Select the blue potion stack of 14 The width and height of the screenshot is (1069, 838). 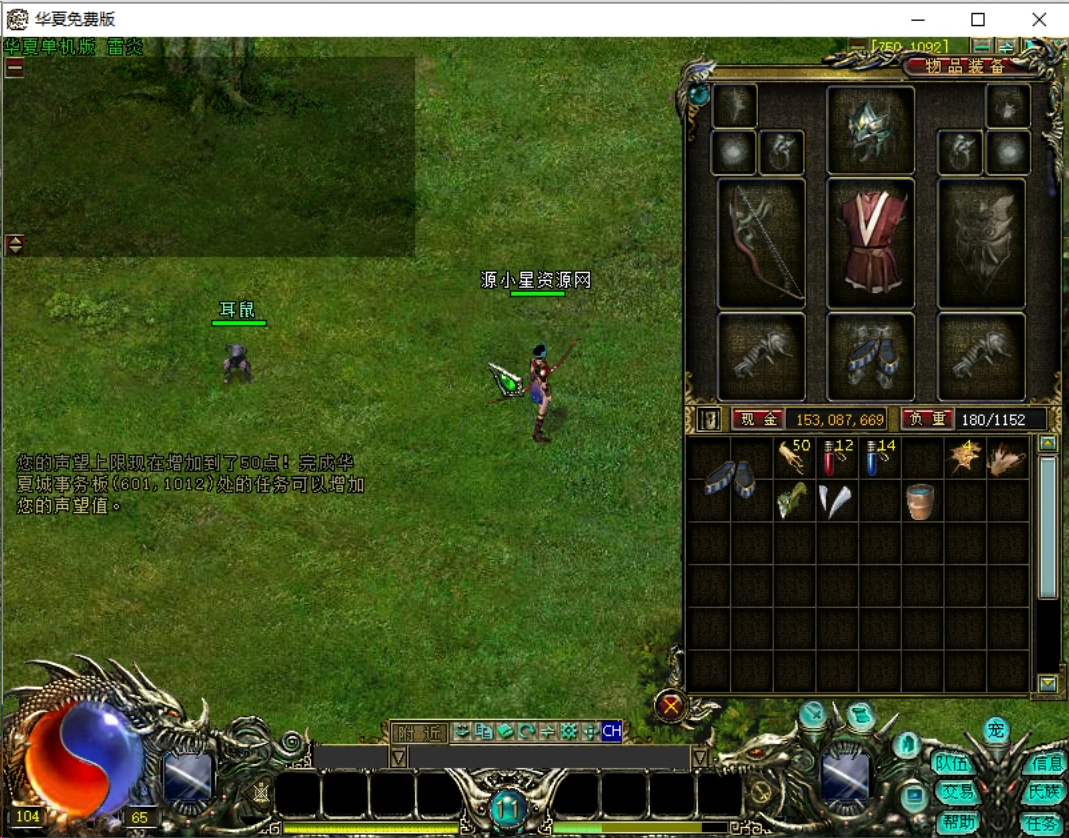pyautogui.click(x=878, y=459)
